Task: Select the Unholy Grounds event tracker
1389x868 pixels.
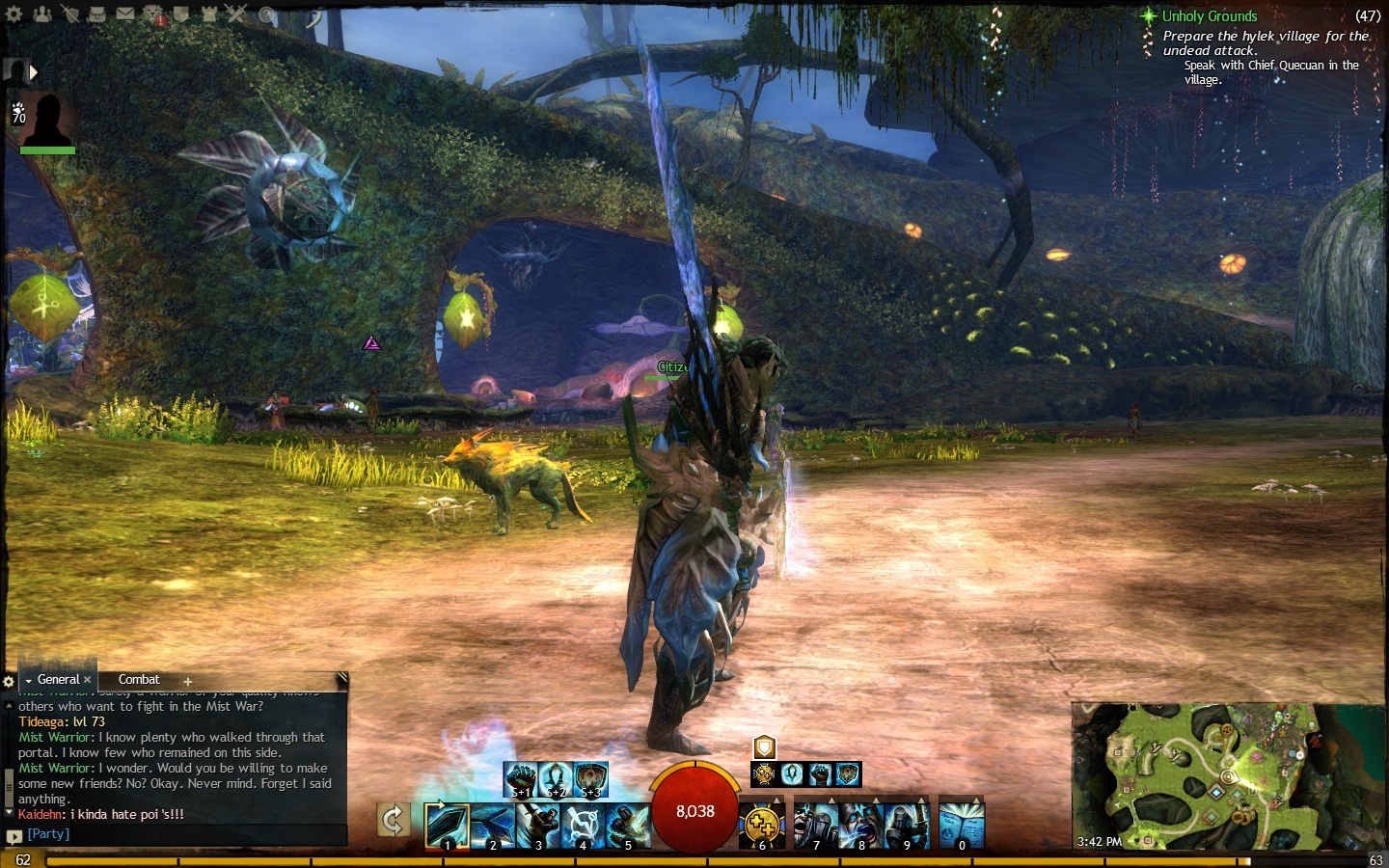Action: 1210,16
